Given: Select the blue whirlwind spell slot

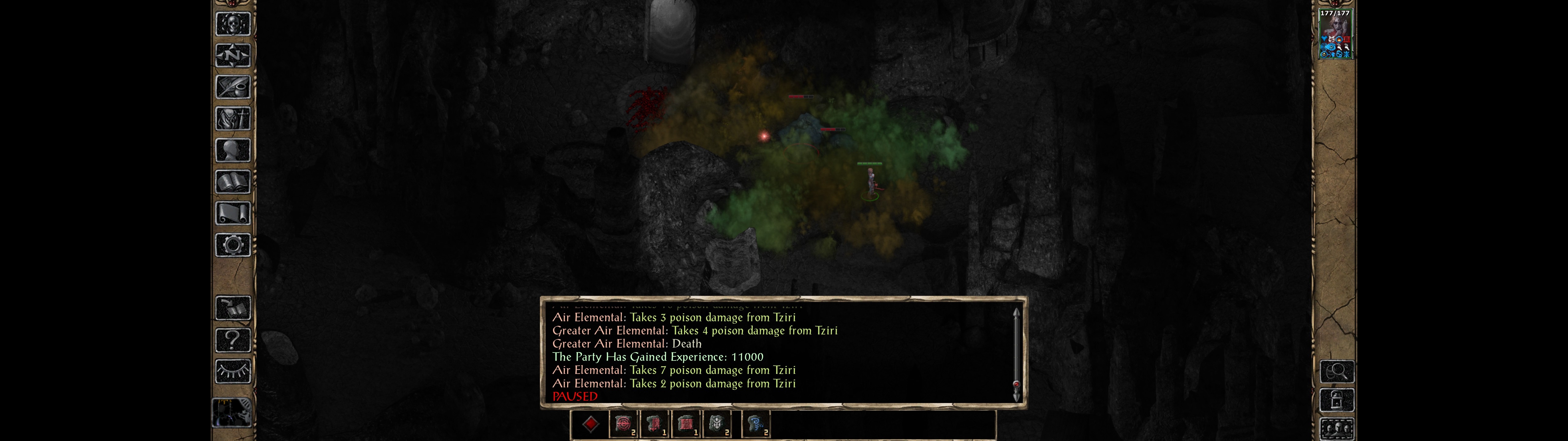Looking at the screenshot, I should (x=756, y=424).
